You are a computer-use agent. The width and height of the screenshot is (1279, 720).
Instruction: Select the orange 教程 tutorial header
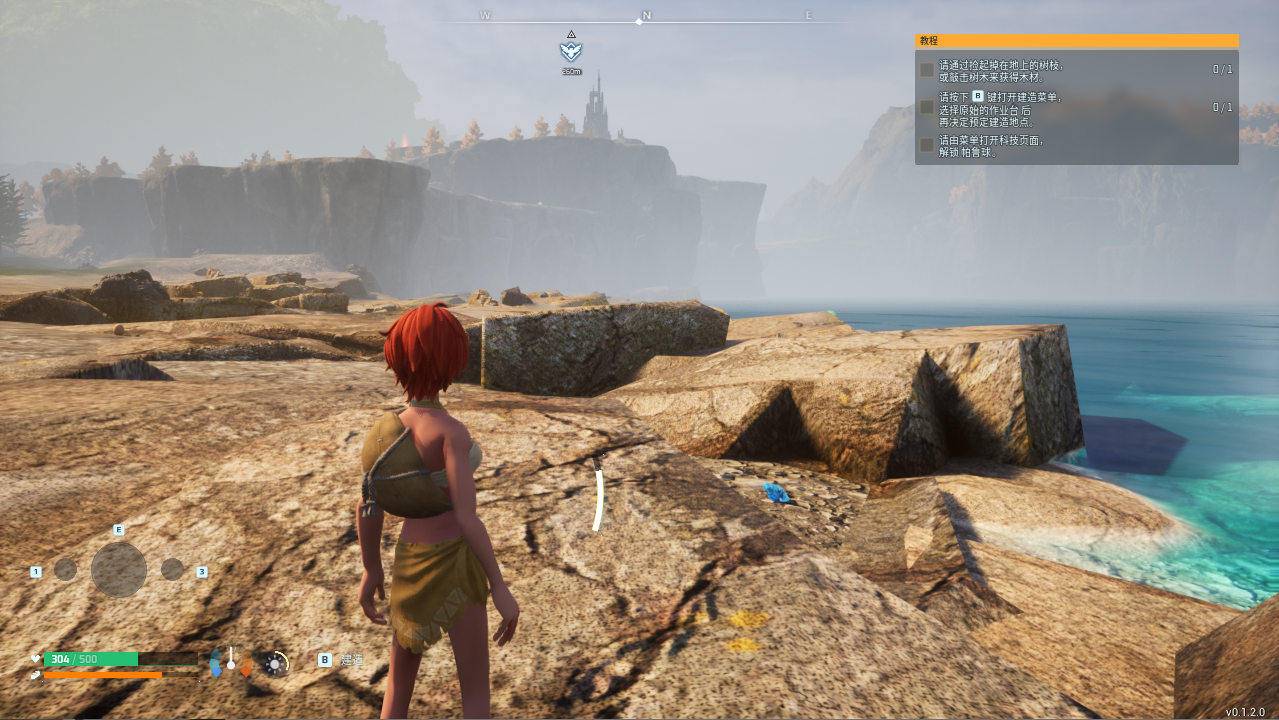[x=1076, y=41]
